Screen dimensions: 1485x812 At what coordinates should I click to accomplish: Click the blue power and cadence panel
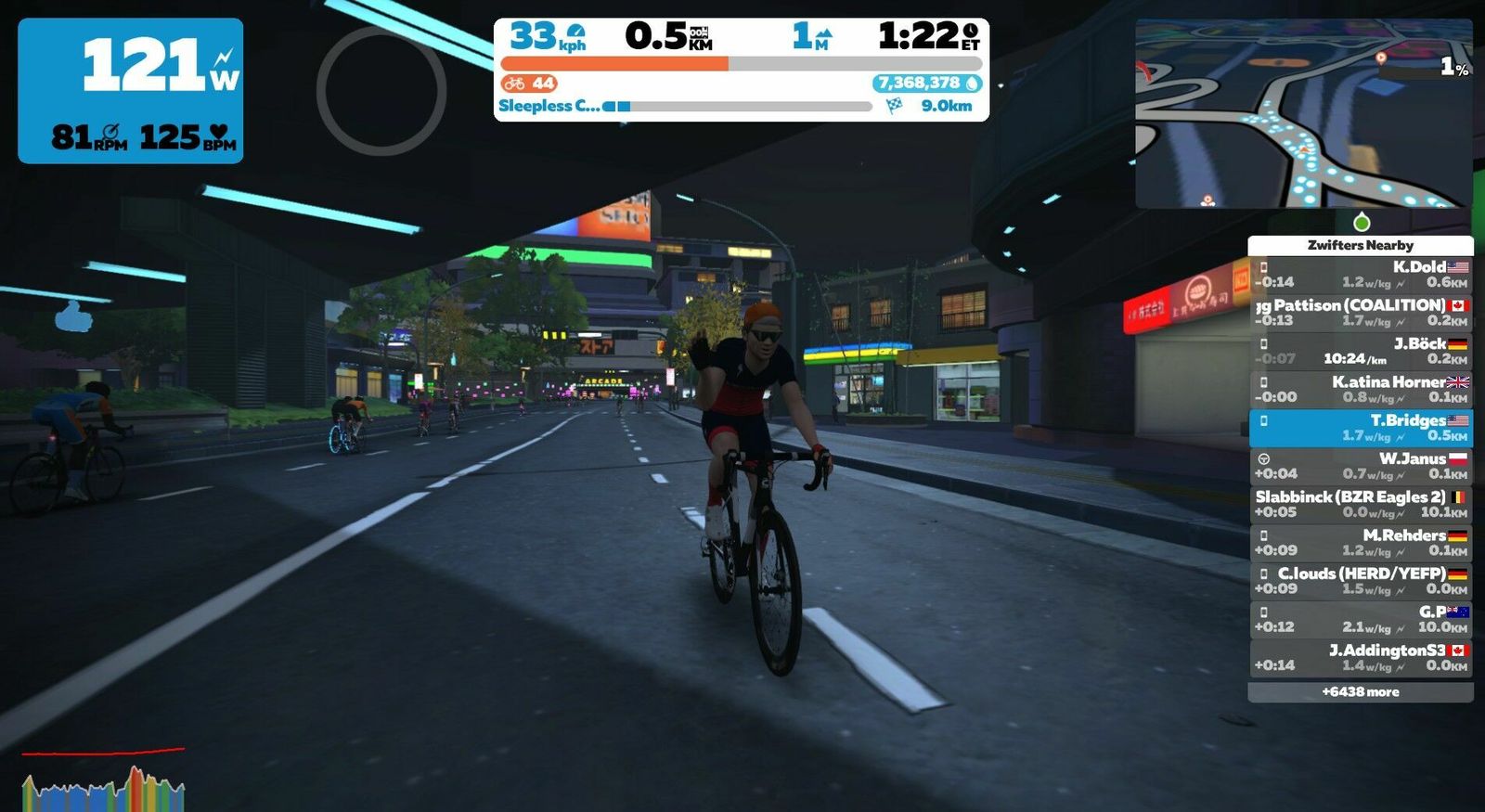(131, 91)
